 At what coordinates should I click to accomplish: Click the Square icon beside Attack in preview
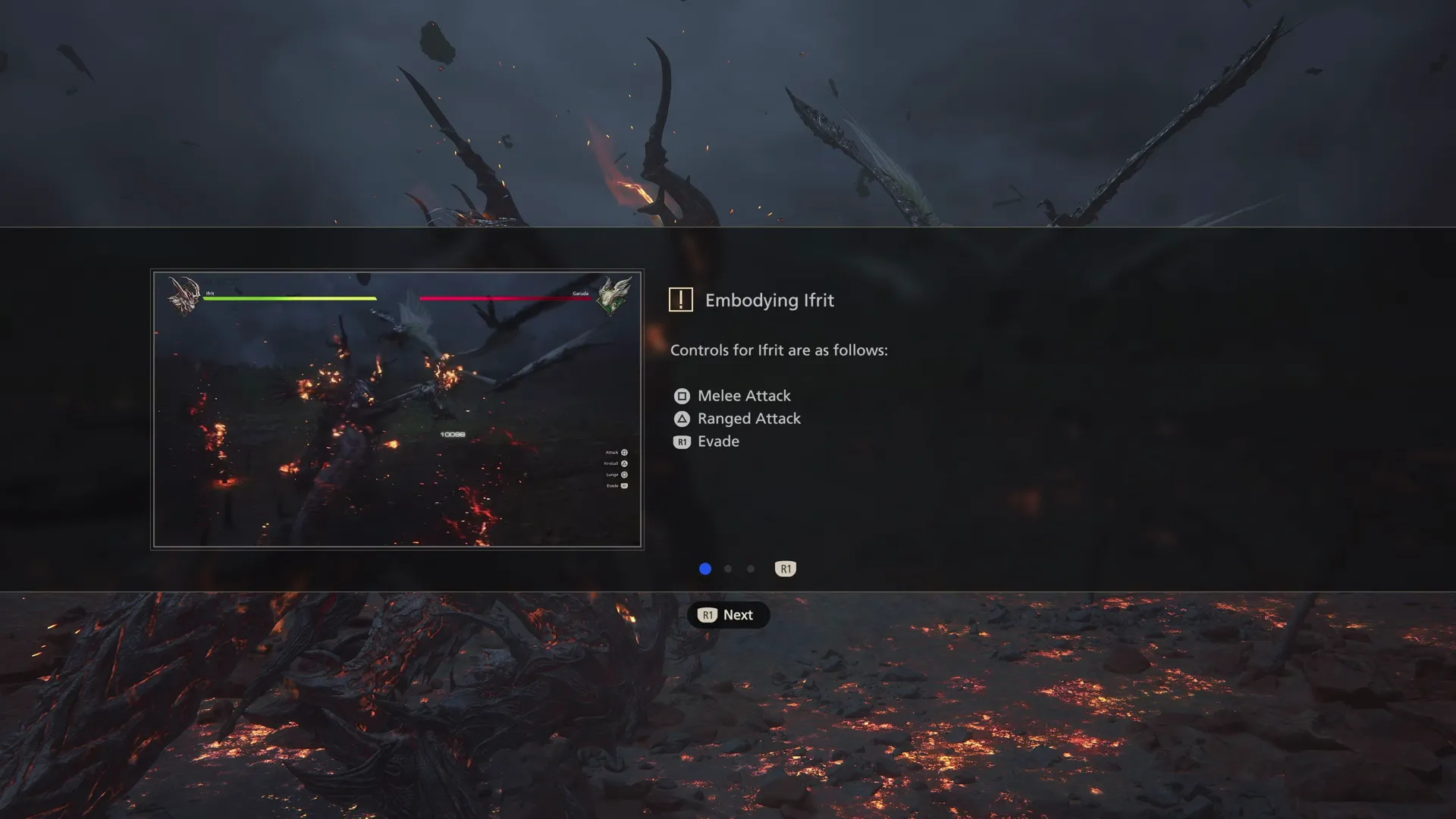tap(623, 451)
